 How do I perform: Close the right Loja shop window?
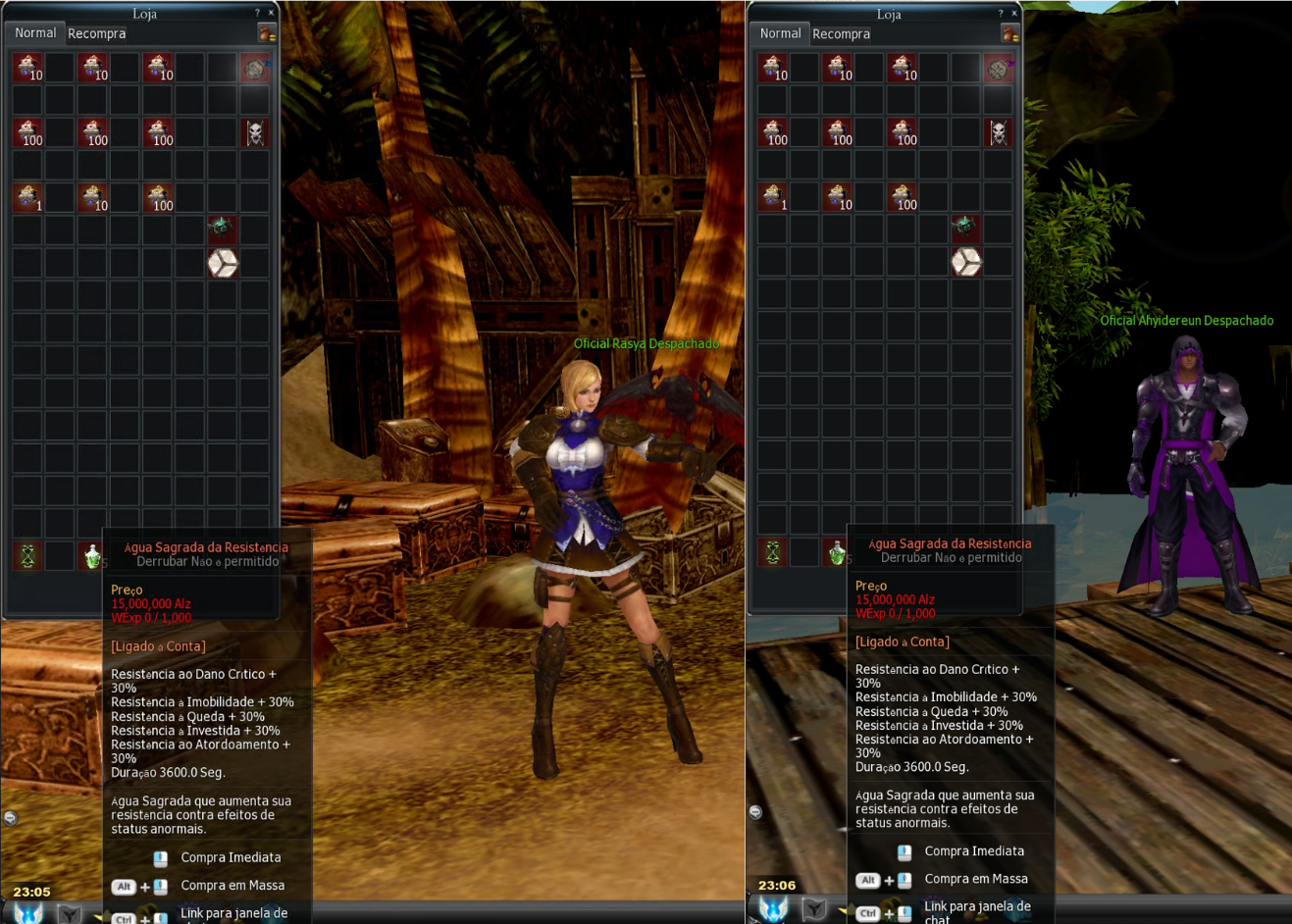[1015, 14]
